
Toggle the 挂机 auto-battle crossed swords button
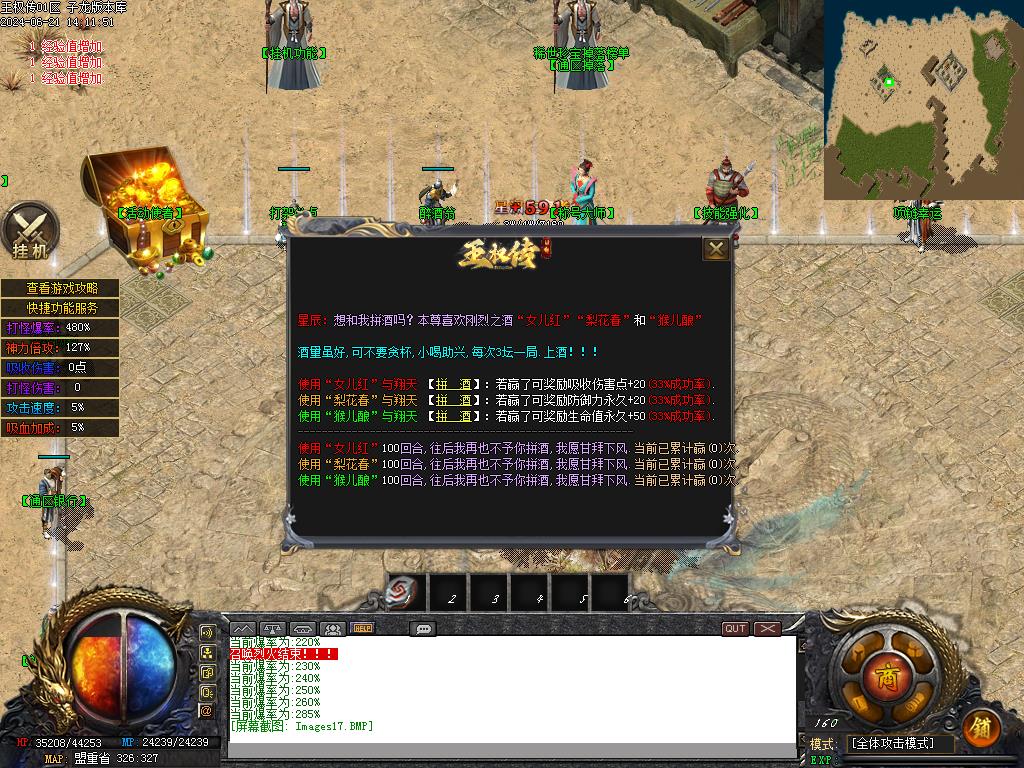click(29, 233)
